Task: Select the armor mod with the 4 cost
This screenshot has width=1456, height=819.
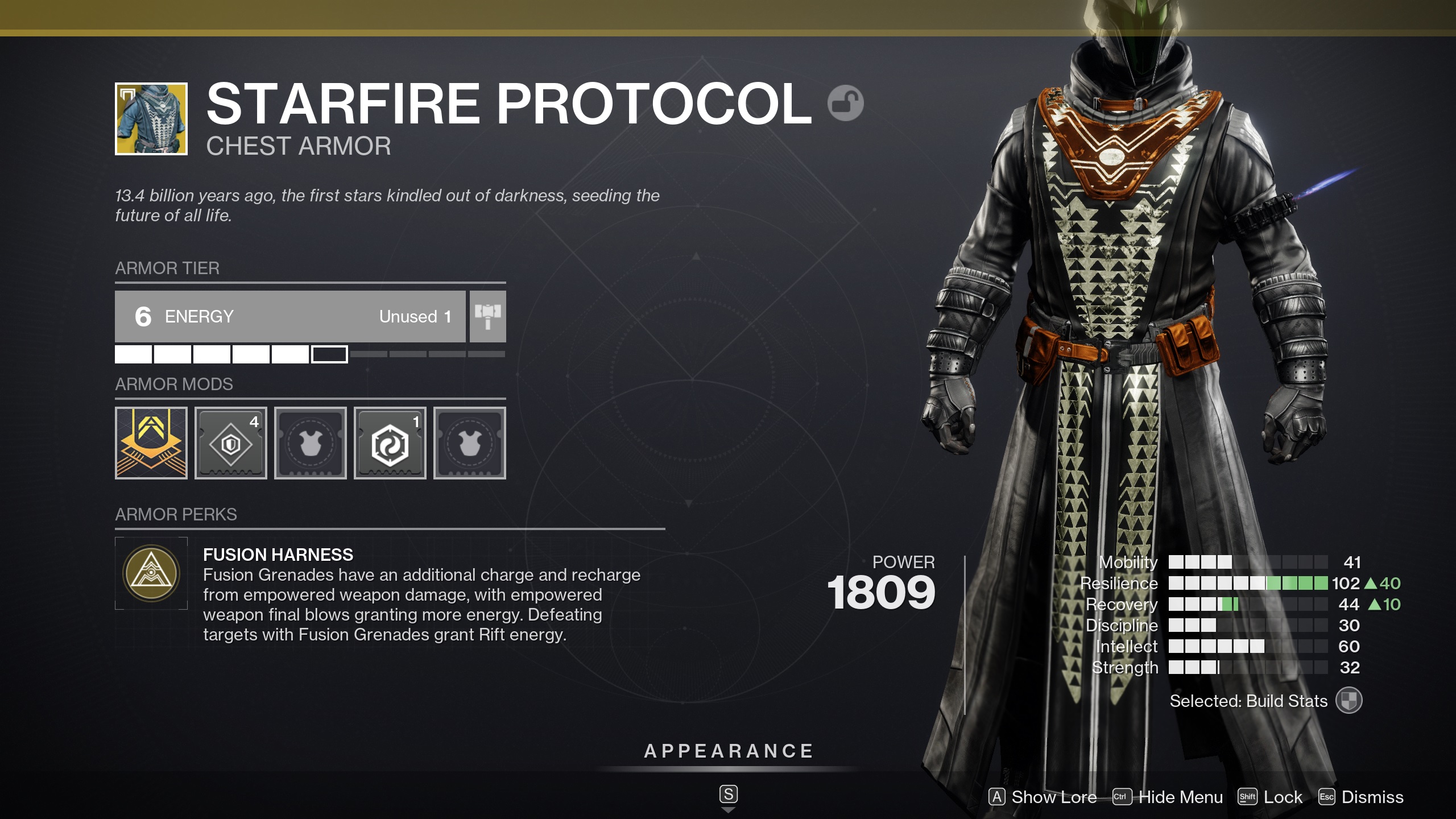Action: (230, 443)
